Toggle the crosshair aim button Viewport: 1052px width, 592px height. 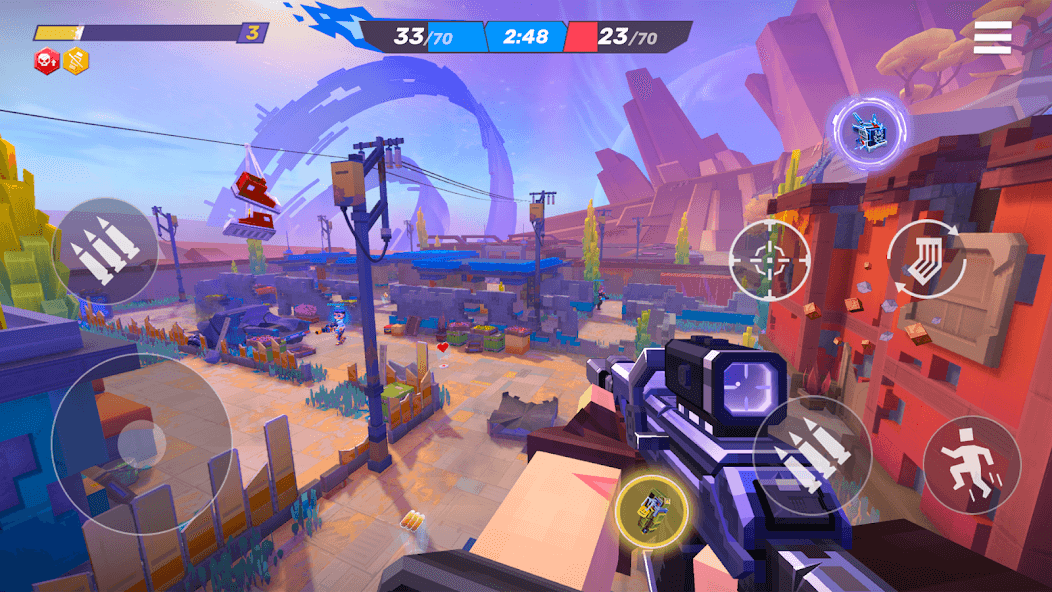click(769, 260)
